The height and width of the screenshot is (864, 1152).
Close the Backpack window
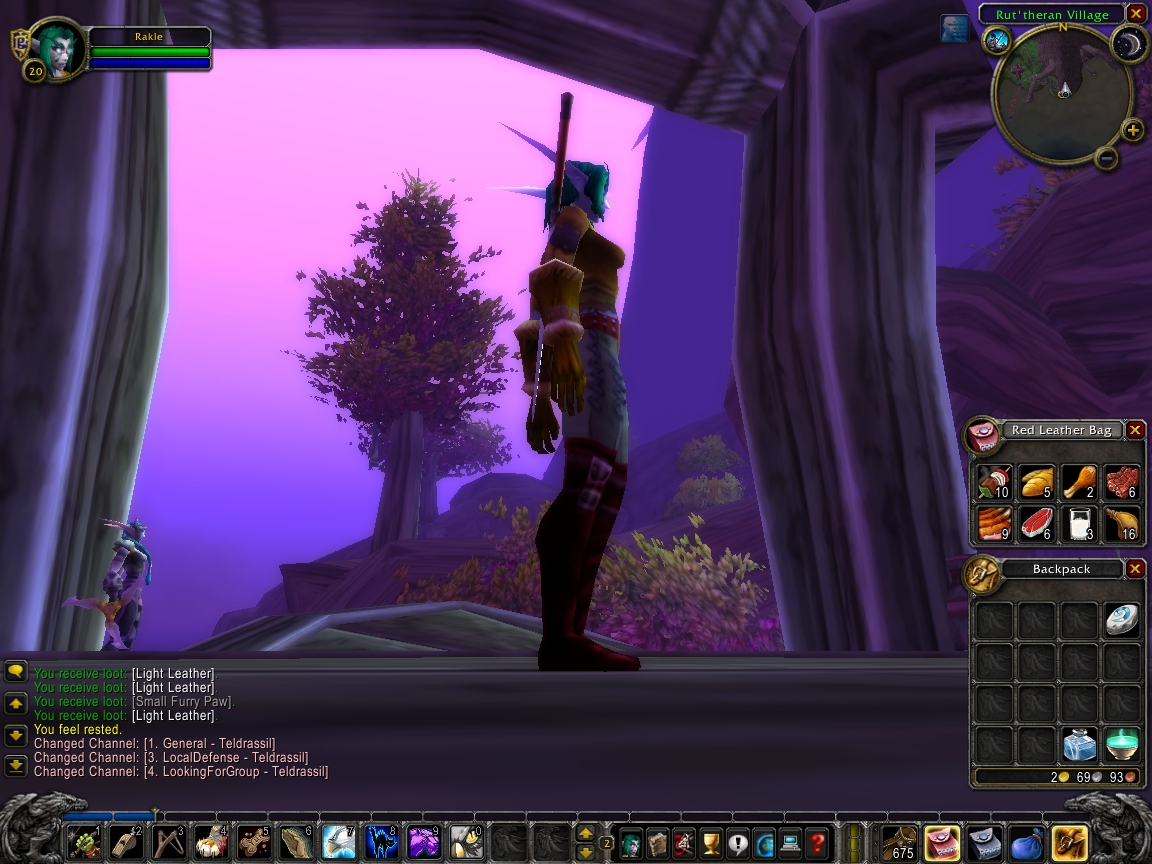tap(1135, 569)
